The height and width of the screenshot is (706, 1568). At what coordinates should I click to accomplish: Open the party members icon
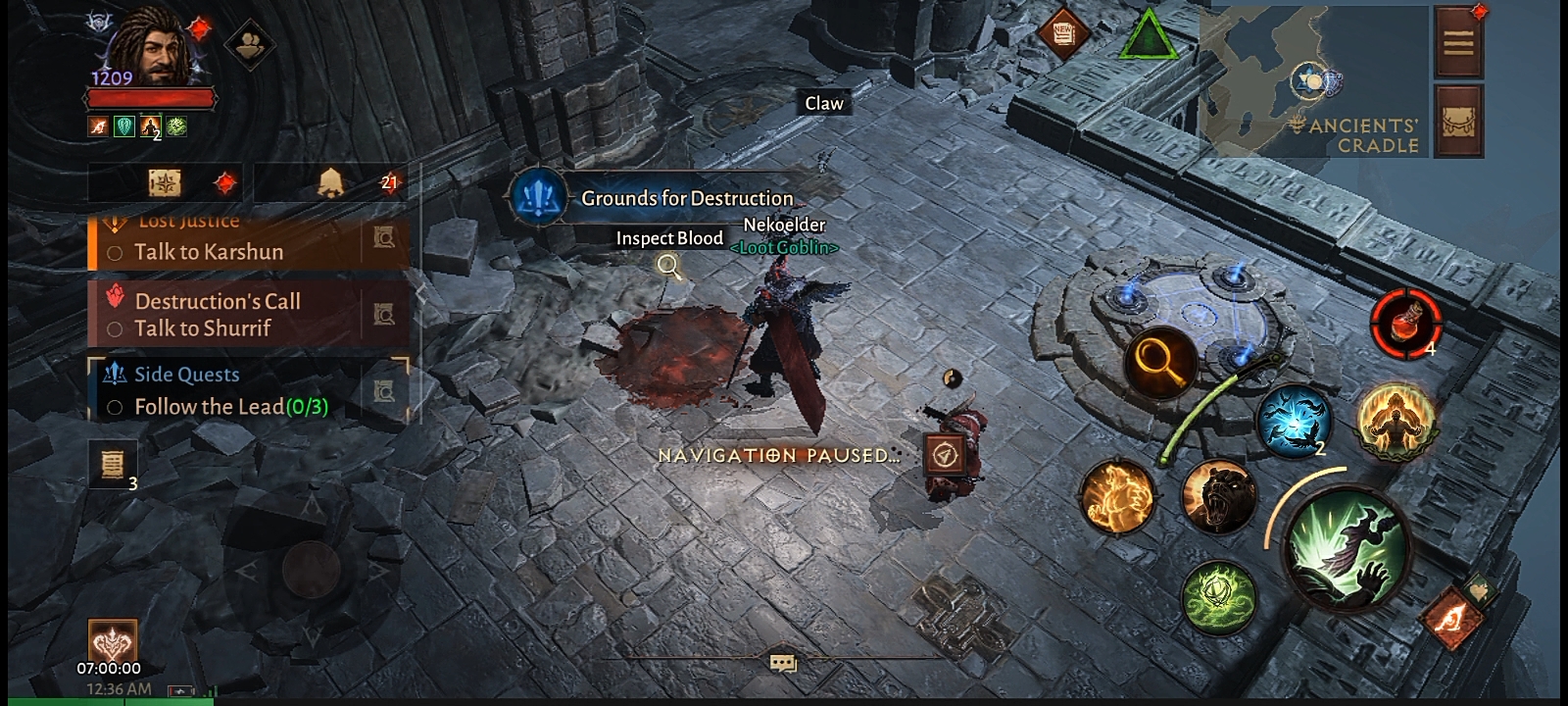[x=249, y=44]
